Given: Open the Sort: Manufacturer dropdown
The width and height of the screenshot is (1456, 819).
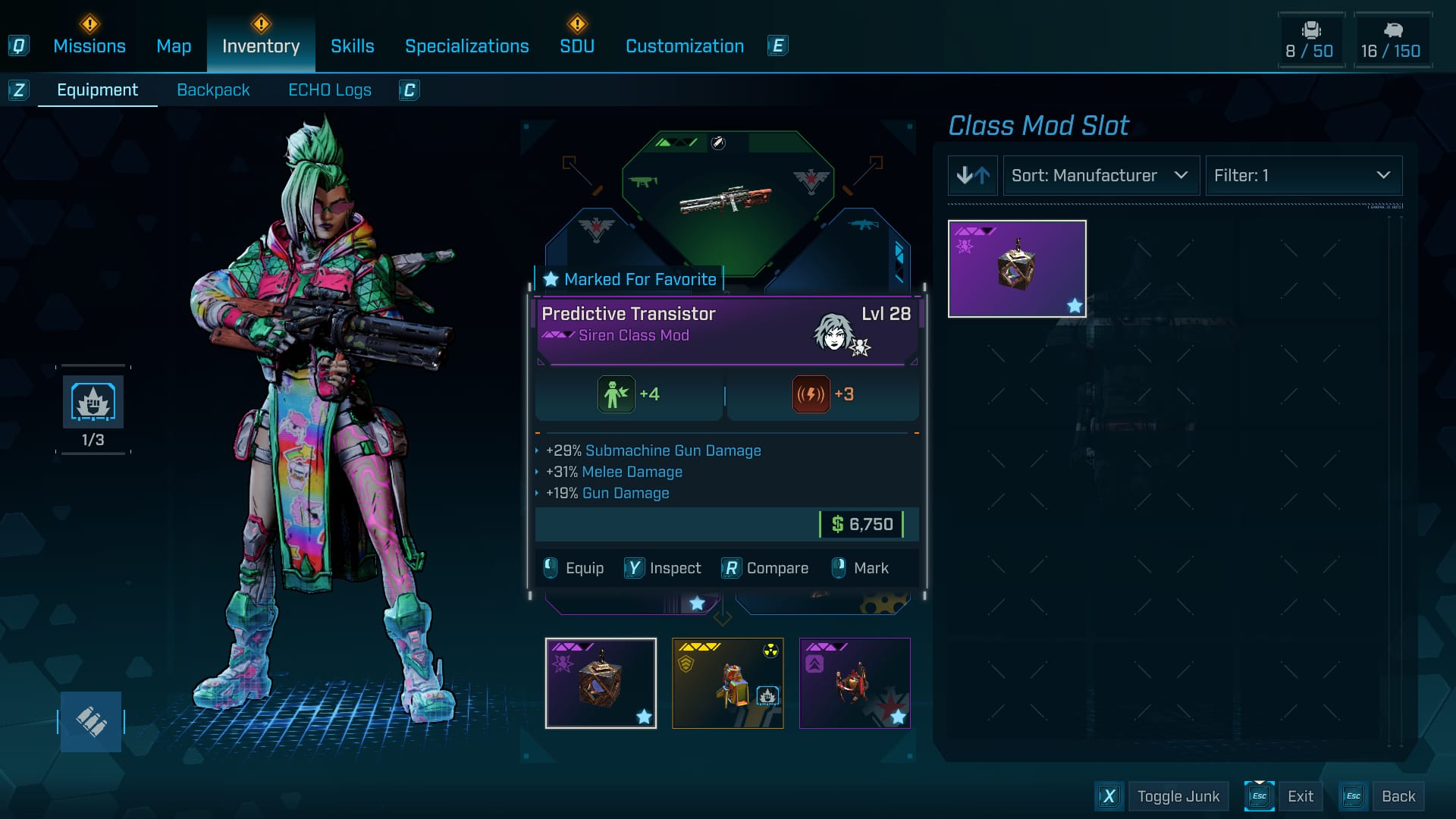Looking at the screenshot, I should (1100, 176).
